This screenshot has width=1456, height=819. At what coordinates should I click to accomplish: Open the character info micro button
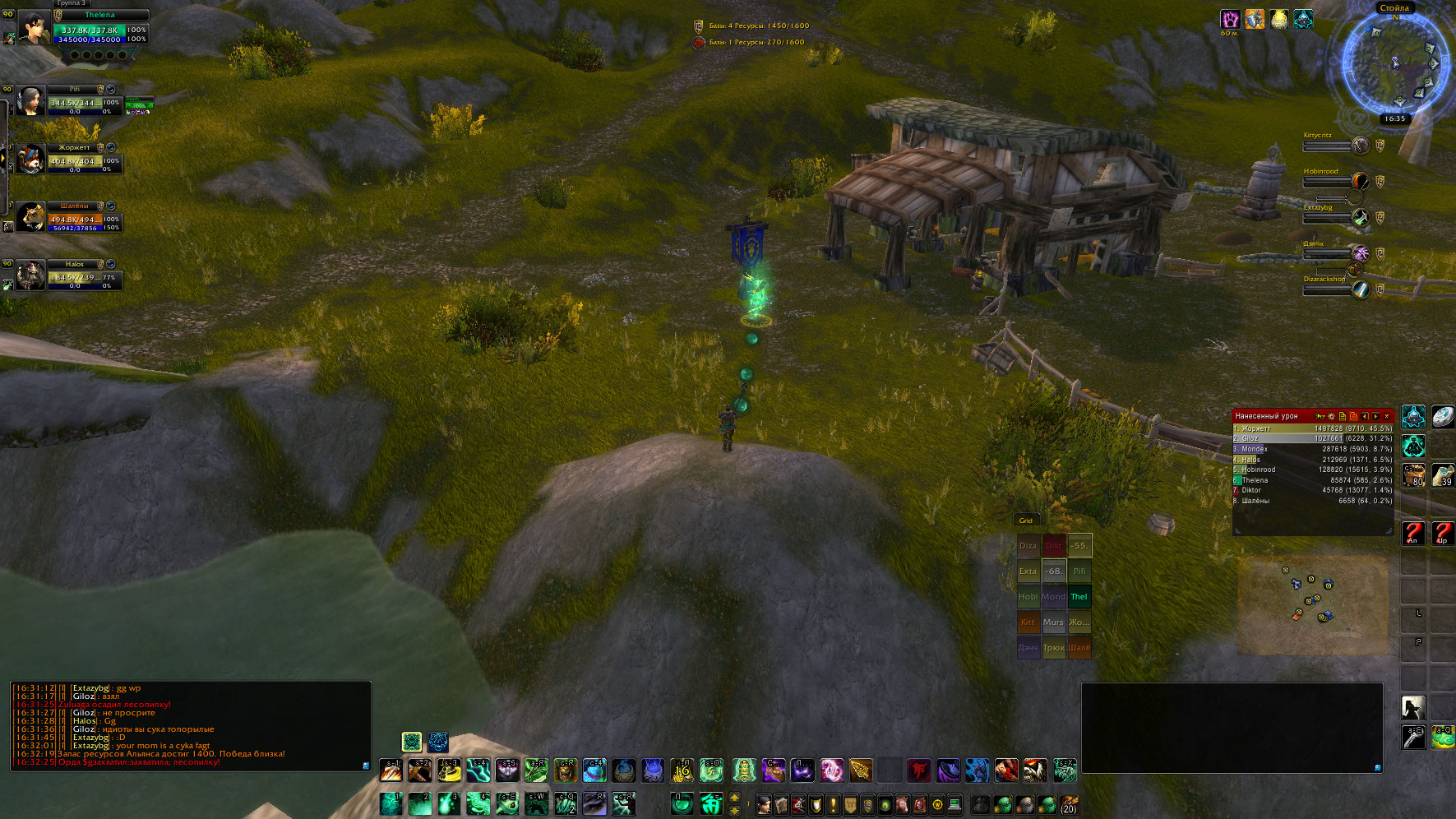click(764, 804)
